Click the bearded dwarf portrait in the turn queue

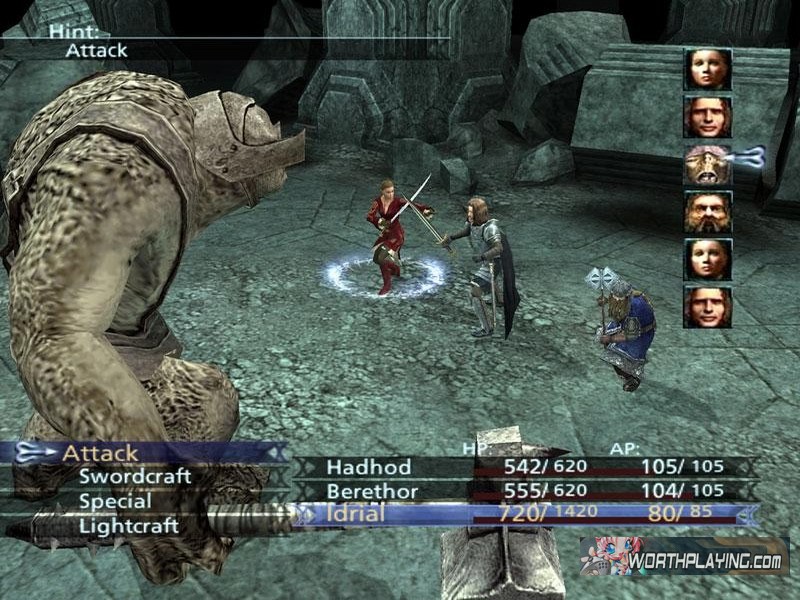click(707, 212)
